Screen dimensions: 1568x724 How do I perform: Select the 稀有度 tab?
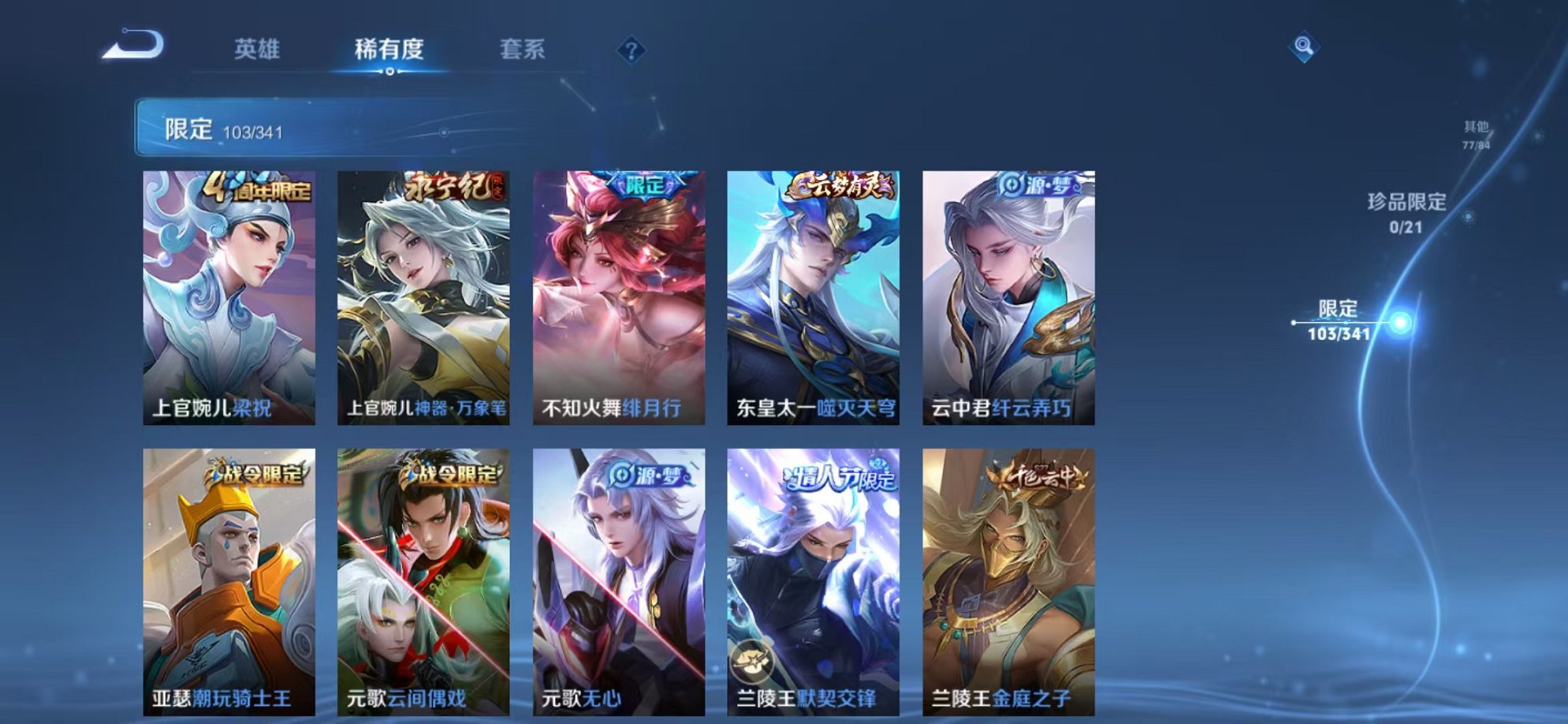[389, 49]
